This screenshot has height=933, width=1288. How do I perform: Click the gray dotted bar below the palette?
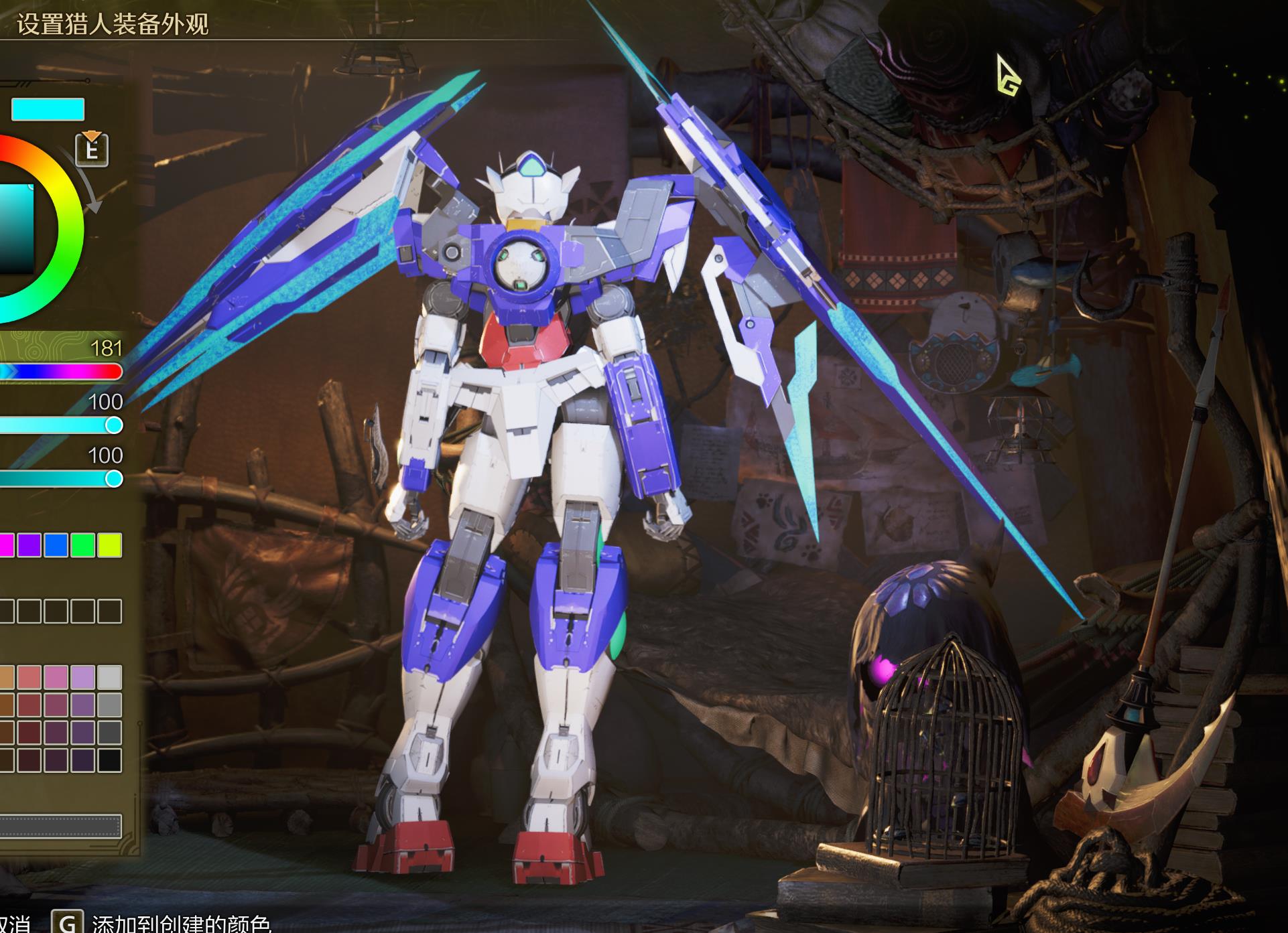(60, 826)
